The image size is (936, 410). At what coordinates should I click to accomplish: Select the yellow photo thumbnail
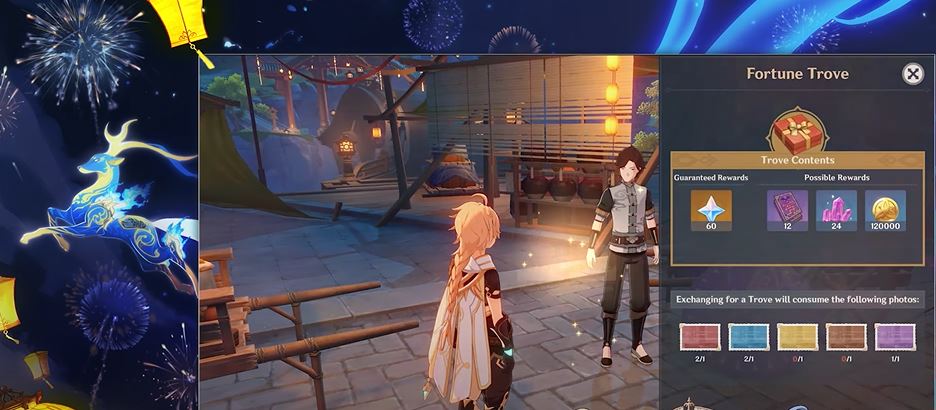[797, 336]
